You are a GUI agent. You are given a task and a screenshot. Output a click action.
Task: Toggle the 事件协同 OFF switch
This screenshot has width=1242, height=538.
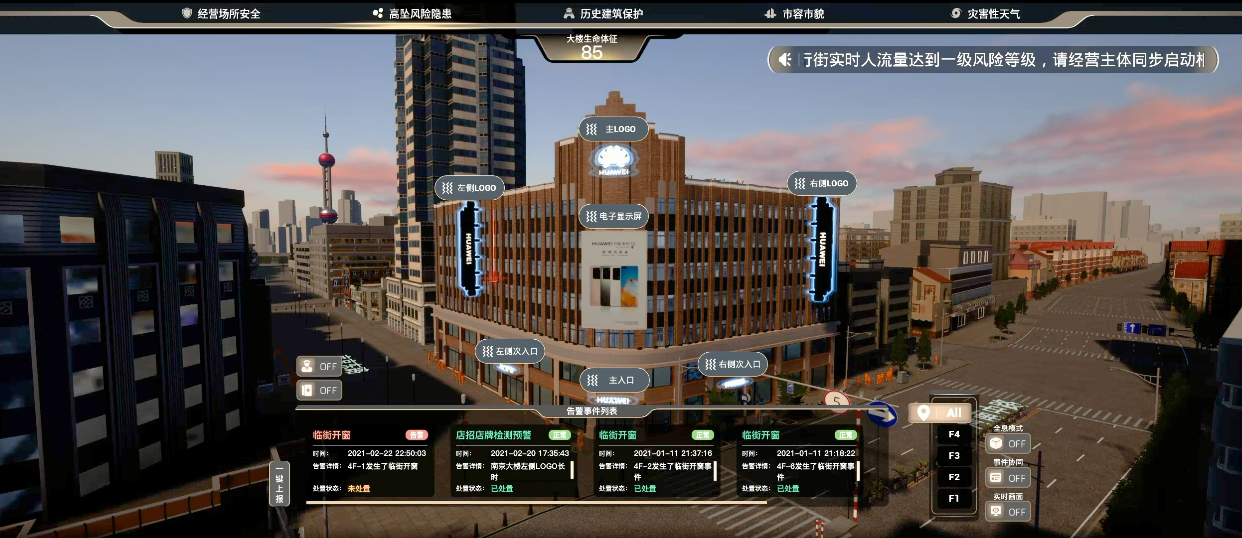1007,477
